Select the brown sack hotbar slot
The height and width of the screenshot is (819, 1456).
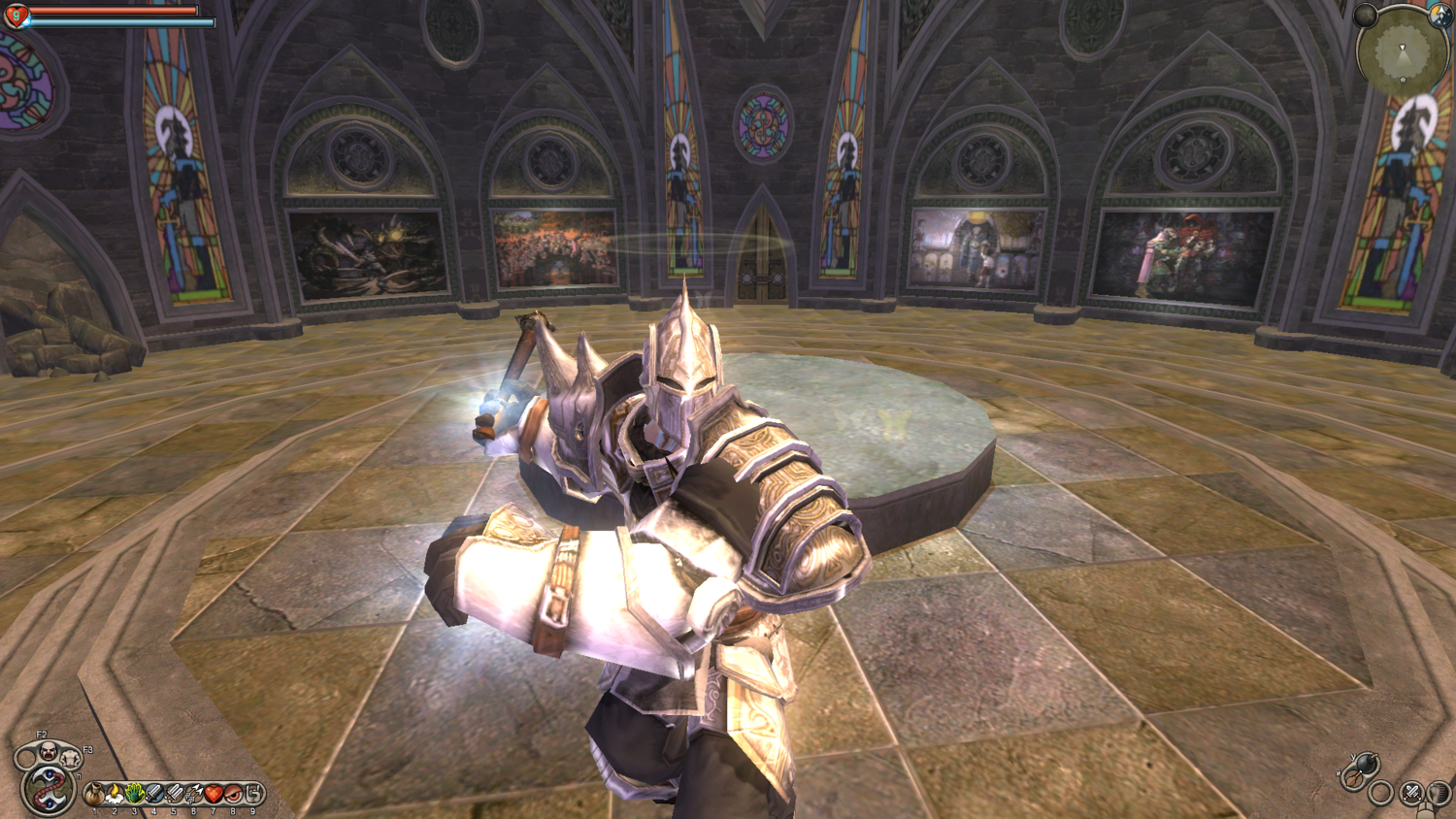94,794
